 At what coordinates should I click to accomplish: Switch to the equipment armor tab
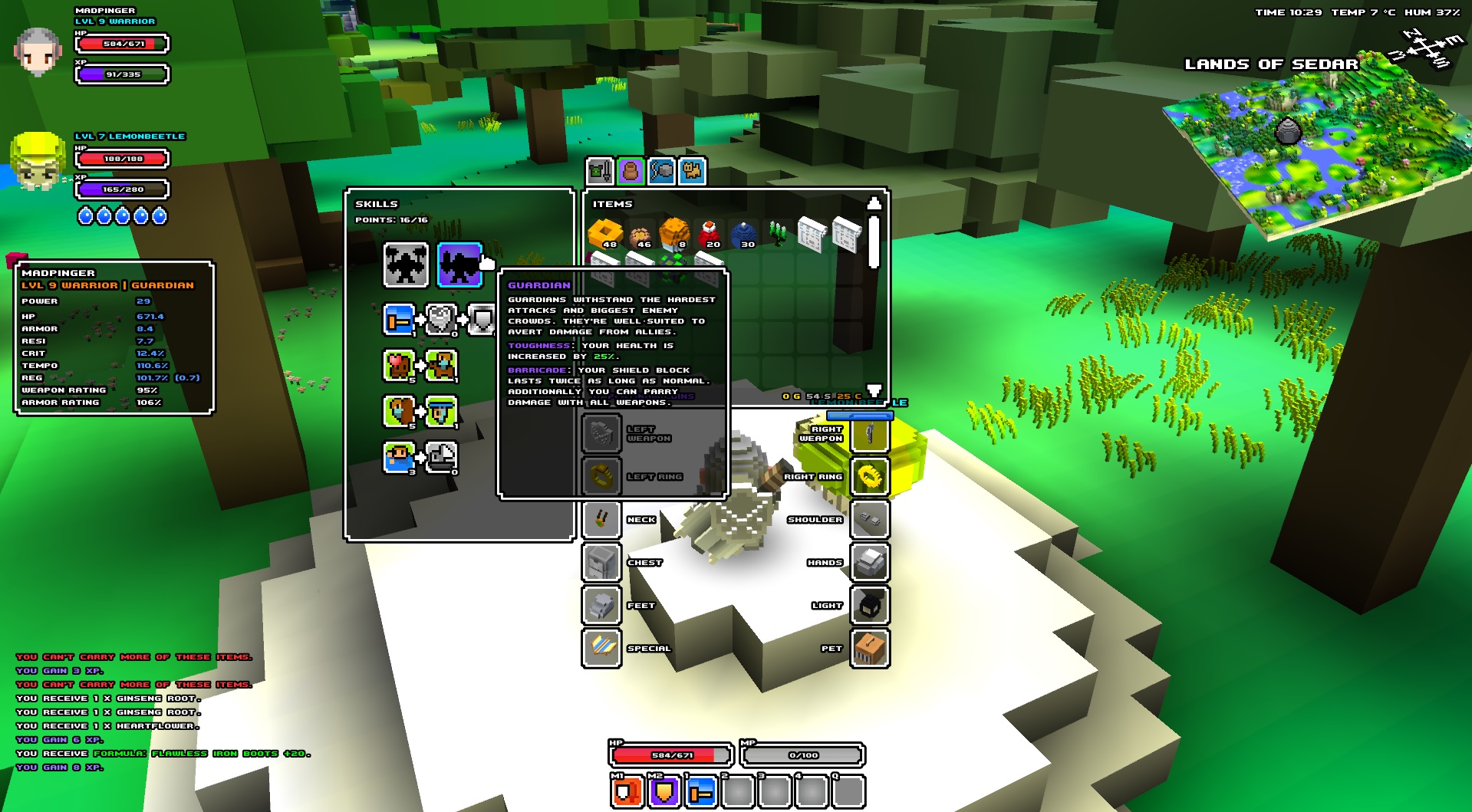600,170
